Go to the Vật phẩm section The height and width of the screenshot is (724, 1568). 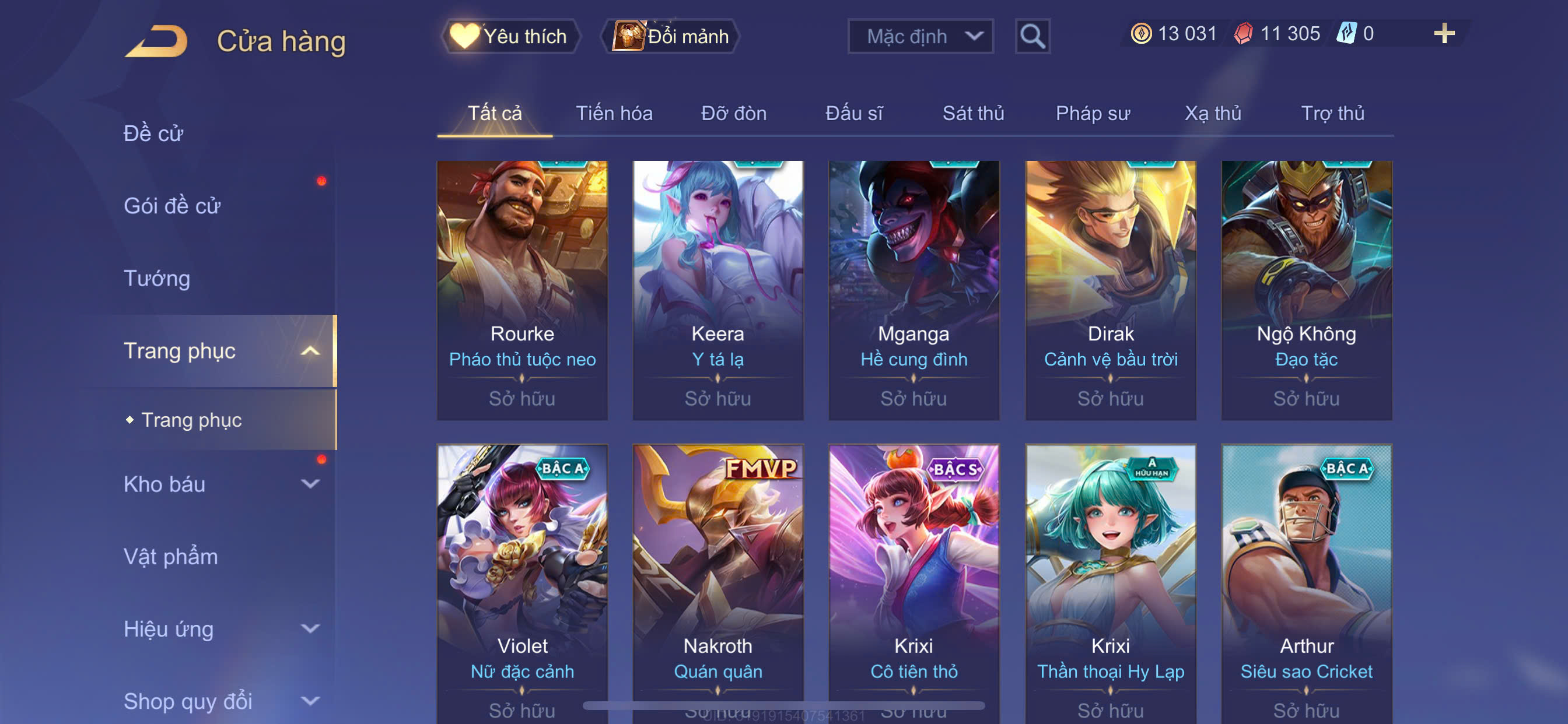click(x=170, y=556)
